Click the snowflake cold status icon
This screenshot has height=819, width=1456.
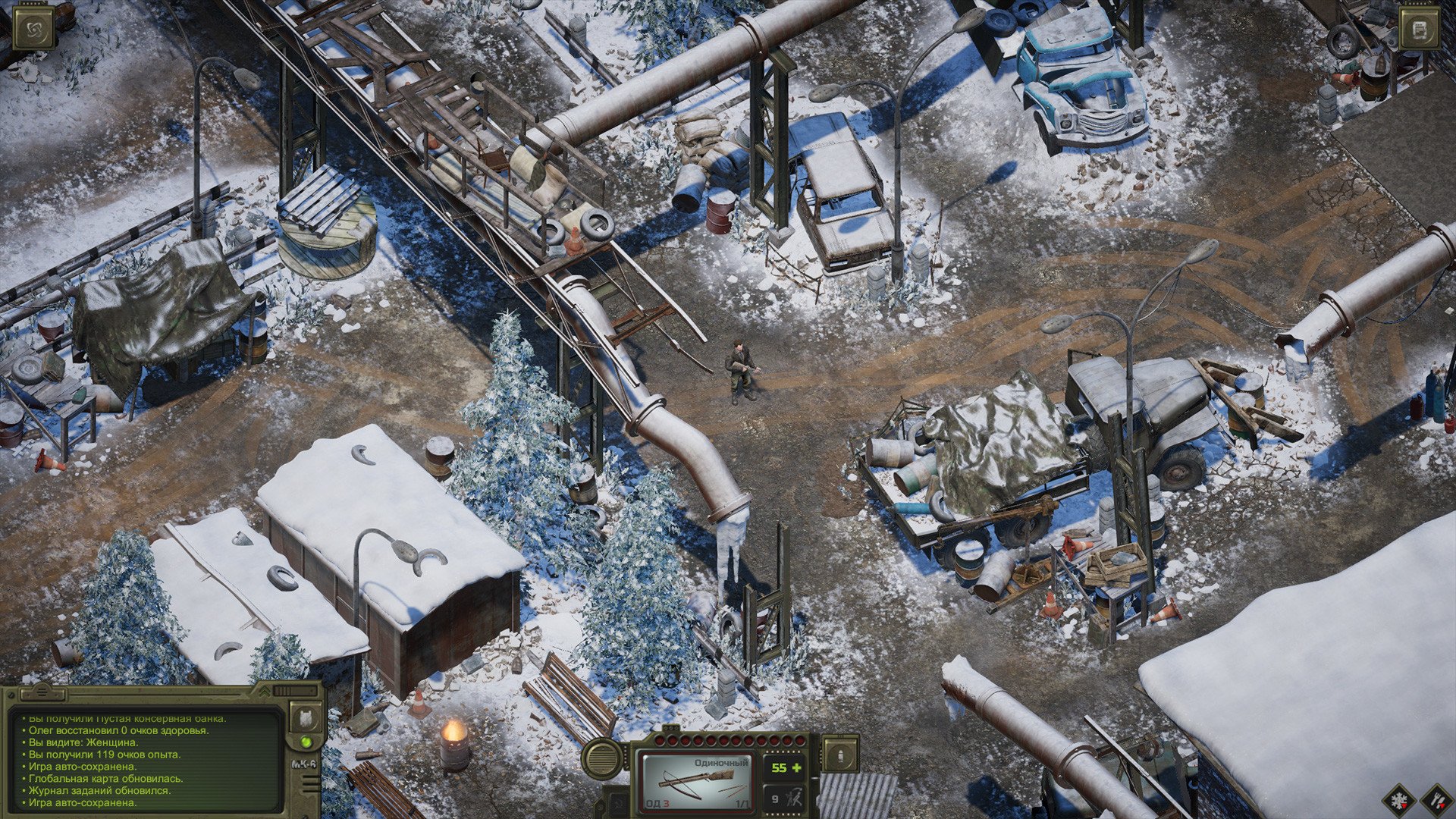pos(1401,802)
